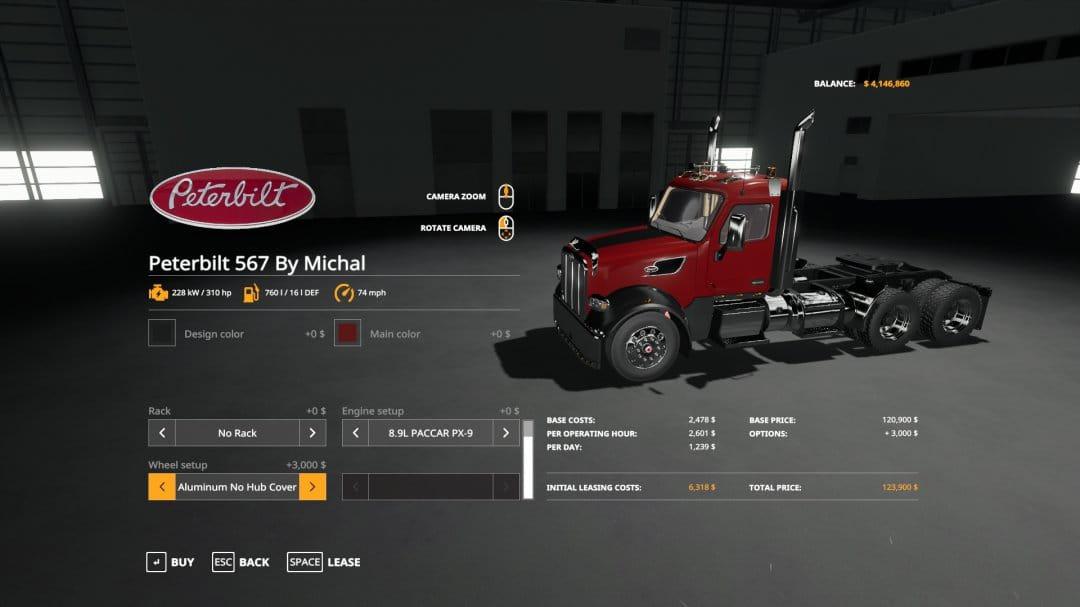Lease the truck instead of buying
The image size is (1080, 607).
click(x=324, y=562)
